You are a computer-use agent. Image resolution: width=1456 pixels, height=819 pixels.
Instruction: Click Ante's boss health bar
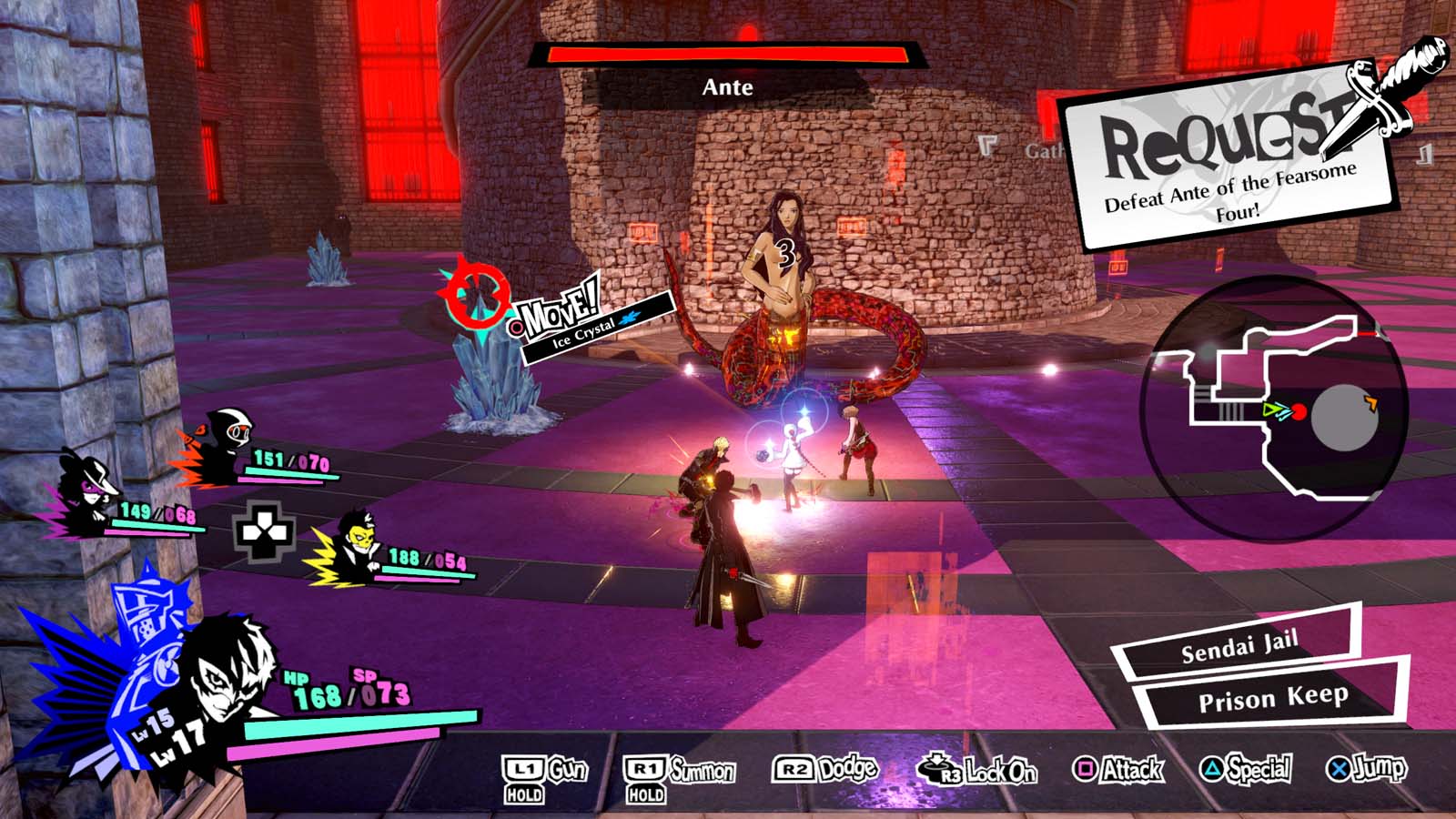[728, 54]
